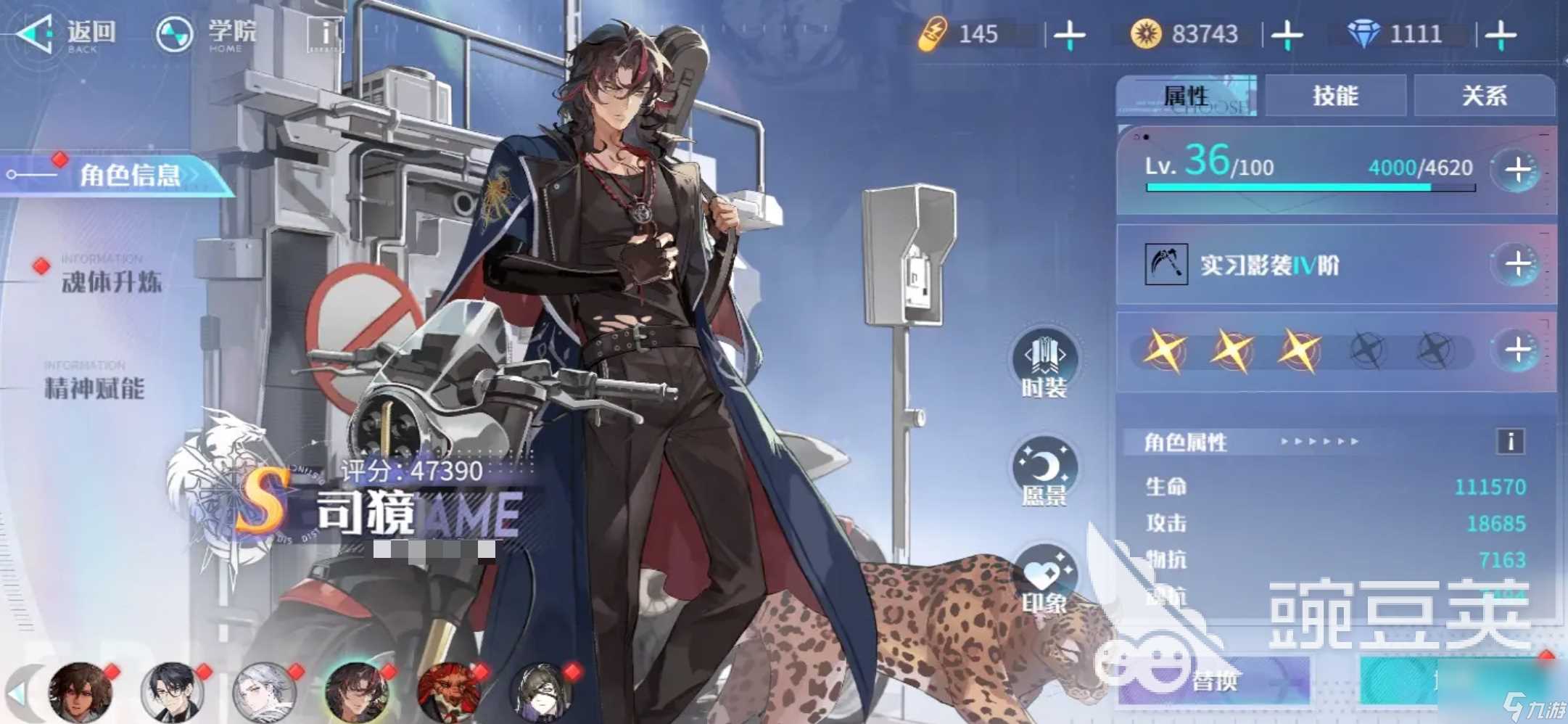Open the 精神赋能 section
Screen dimensions: 1568x724
point(94,387)
